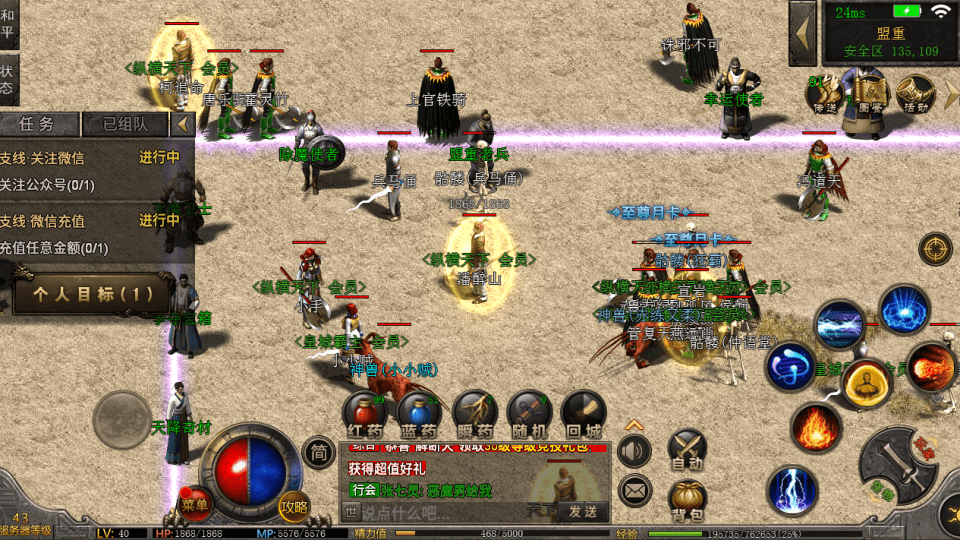The width and height of the screenshot is (960, 540).
Task: Open the 背包 bag
Action: pyautogui.click(x=687, y=498)
